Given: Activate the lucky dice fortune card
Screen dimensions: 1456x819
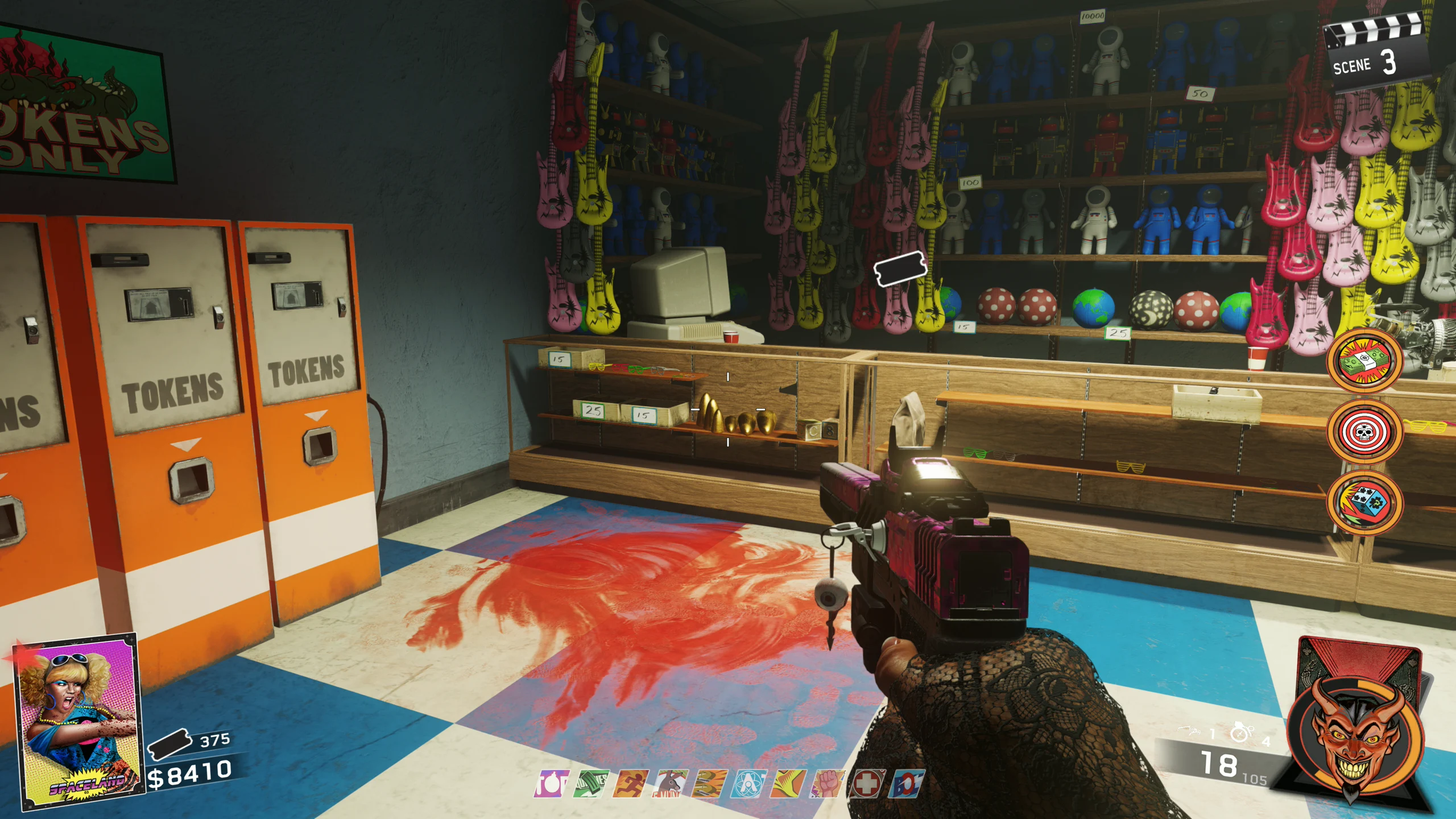Looking at the screenshot, I should [x=1365, y=503].
